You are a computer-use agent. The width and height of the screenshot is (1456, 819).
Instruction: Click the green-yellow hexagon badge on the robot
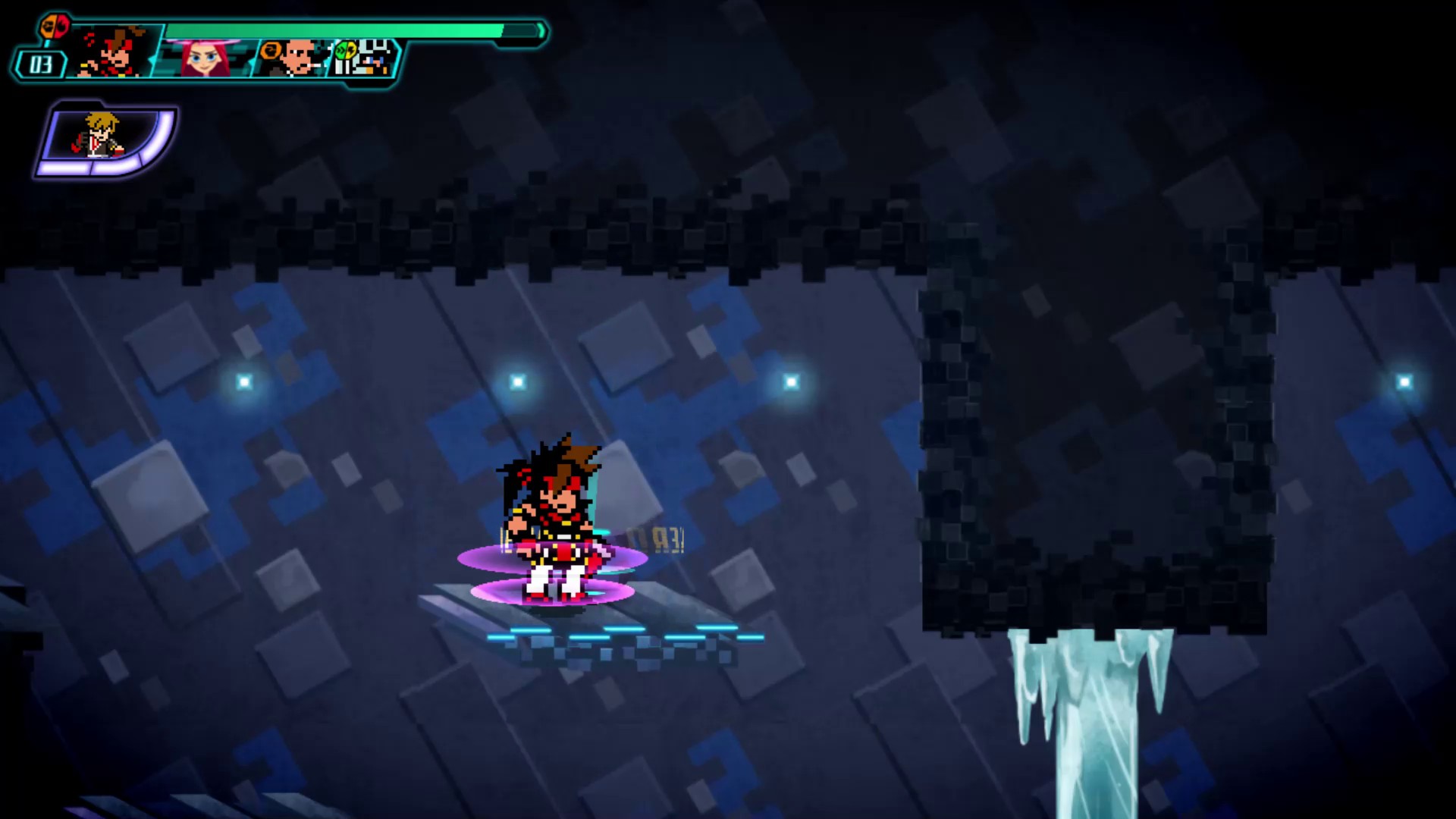(x=345, y=51)
